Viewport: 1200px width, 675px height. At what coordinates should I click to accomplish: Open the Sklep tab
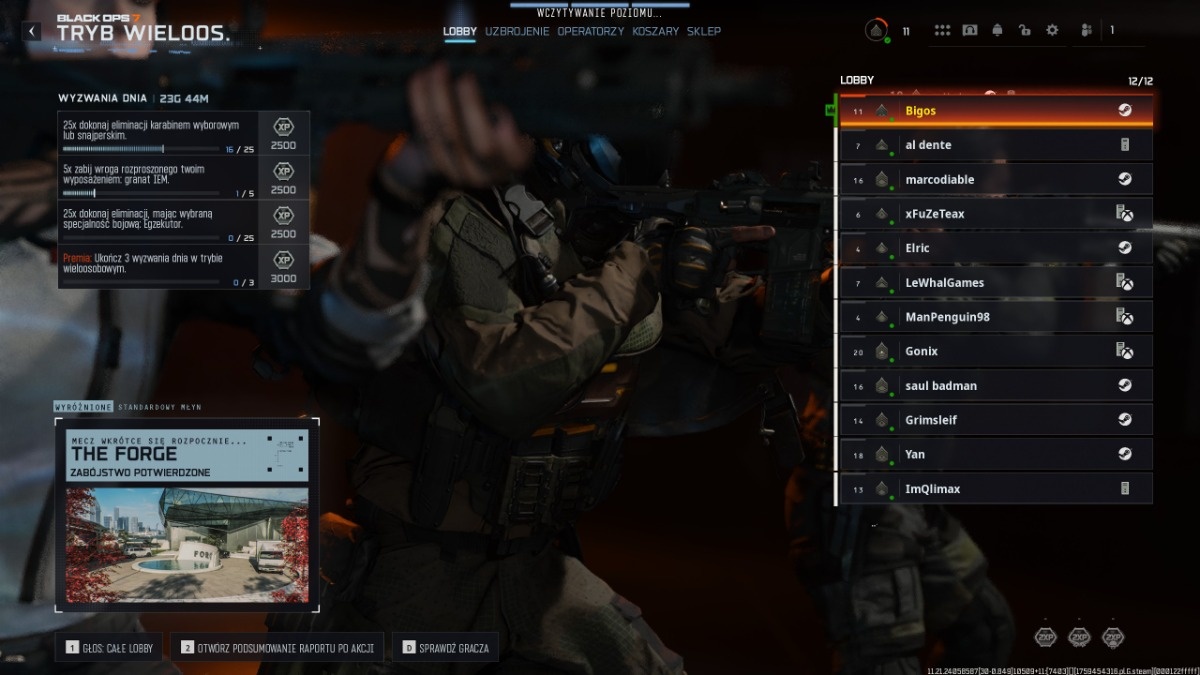pyautogui.click(x=704, y=31)
